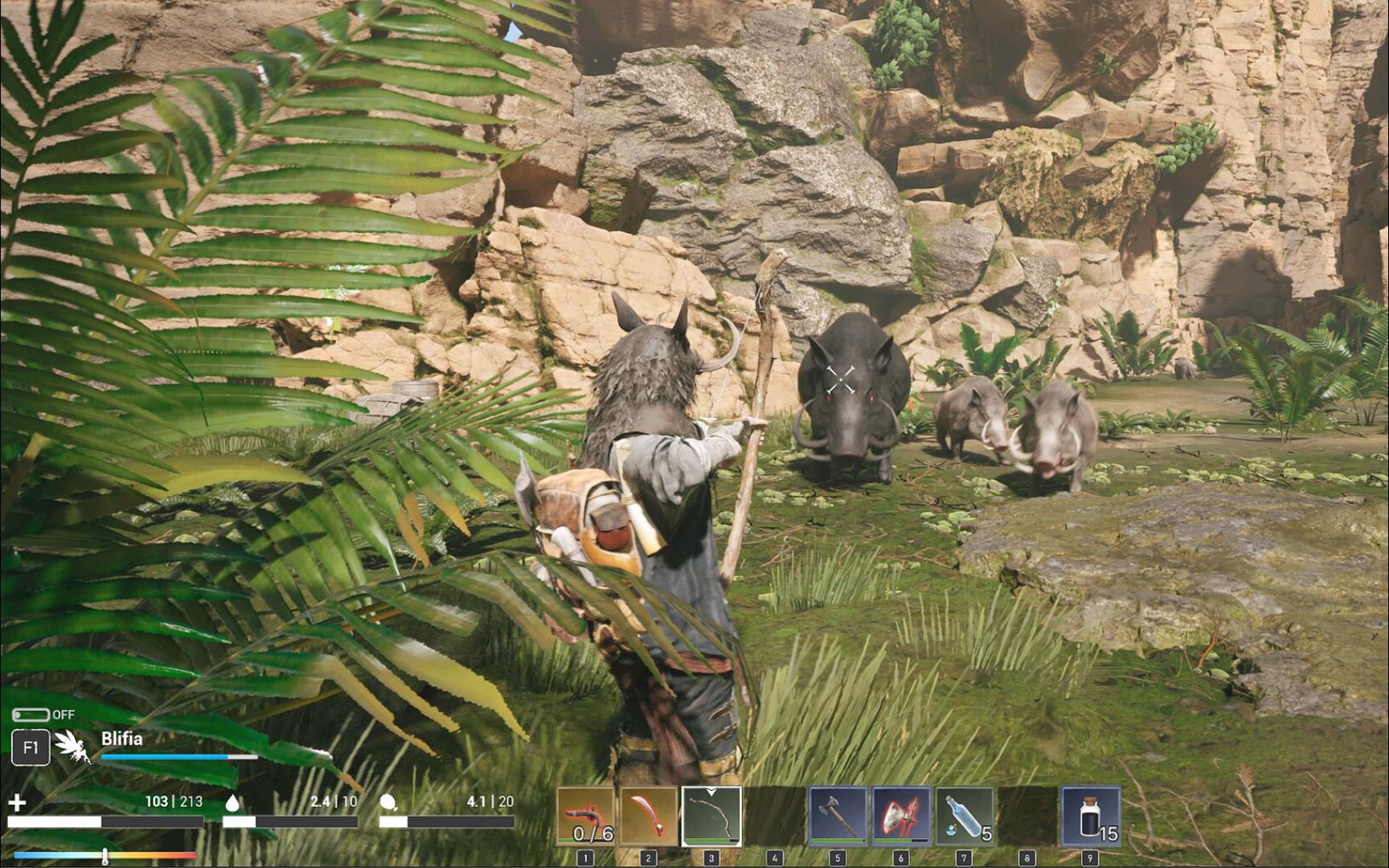Select the wooden bow hotbar slot
1389x868 pixels.
tap(711, 817)
